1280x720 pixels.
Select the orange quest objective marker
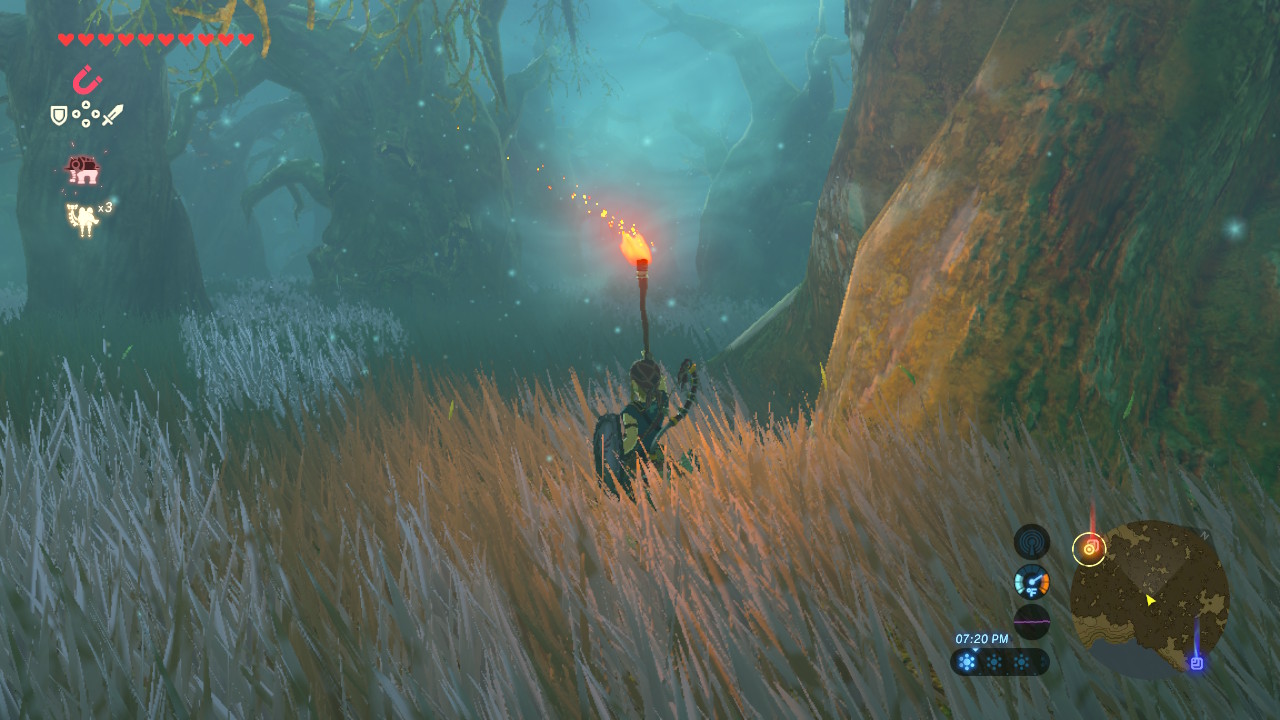point(1089,548)
